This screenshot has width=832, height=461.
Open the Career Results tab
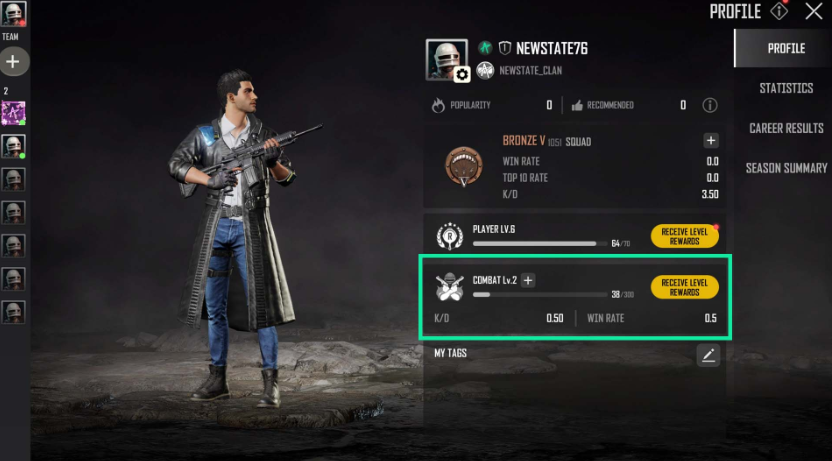click(786, 128)
